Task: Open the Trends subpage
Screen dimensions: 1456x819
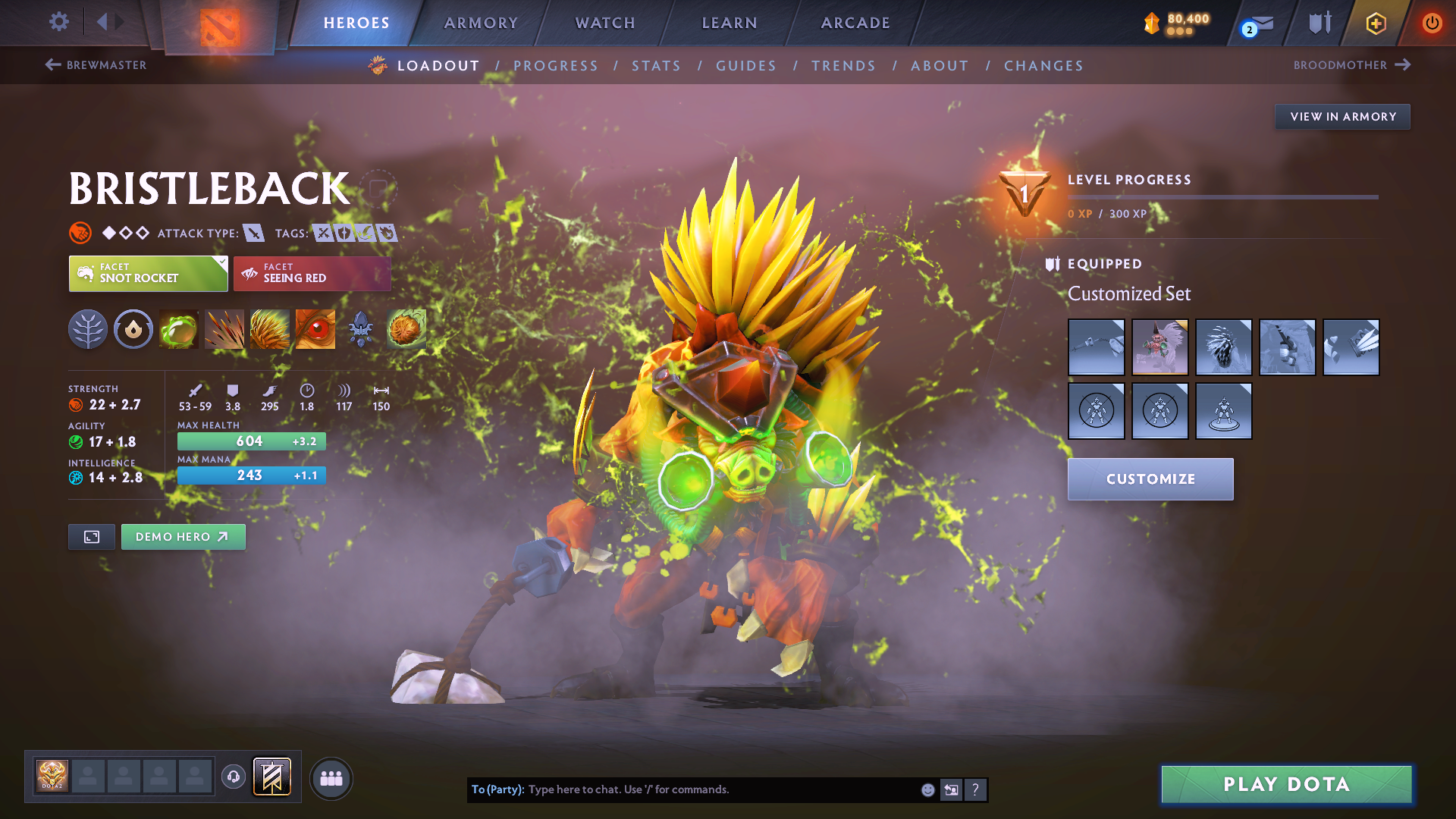Action: pyautogui.click(x=843, y=66)
